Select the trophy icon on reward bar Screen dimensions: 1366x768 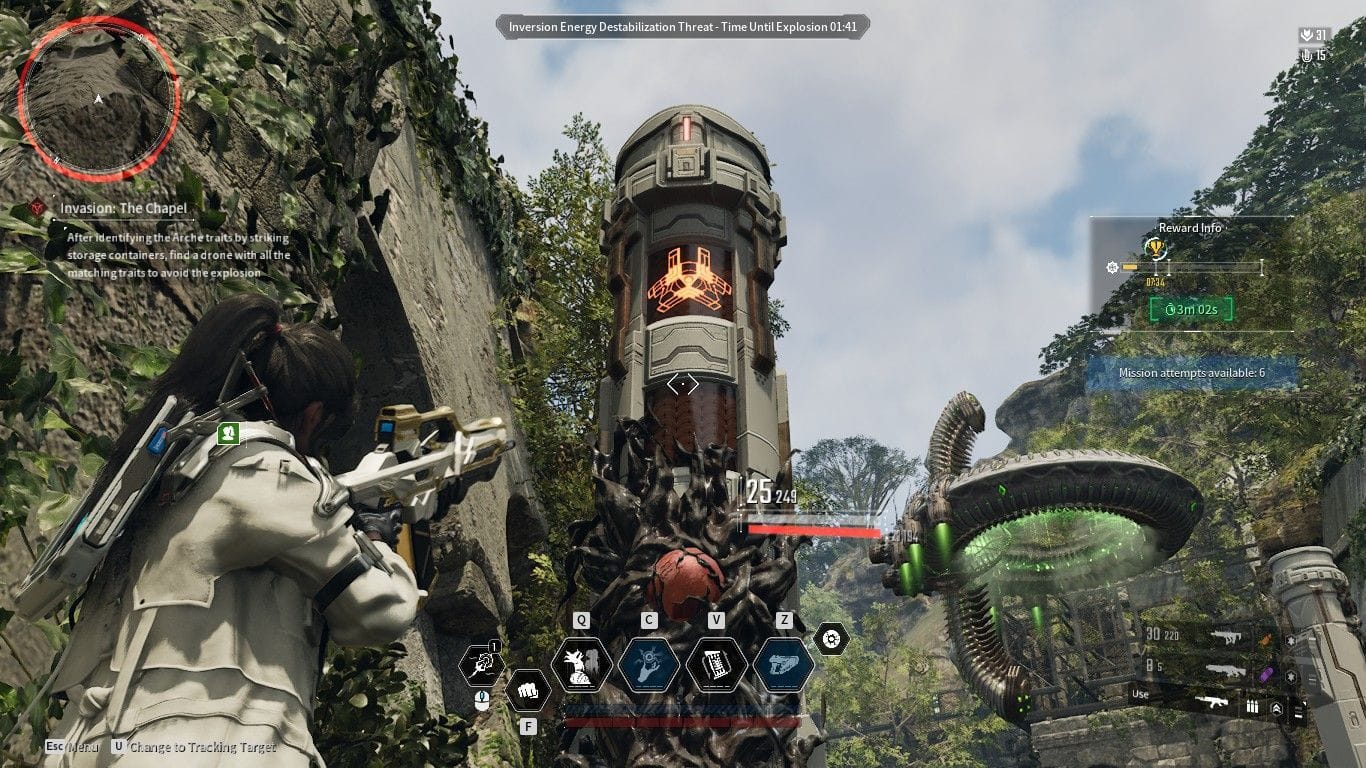point(1156,248)
